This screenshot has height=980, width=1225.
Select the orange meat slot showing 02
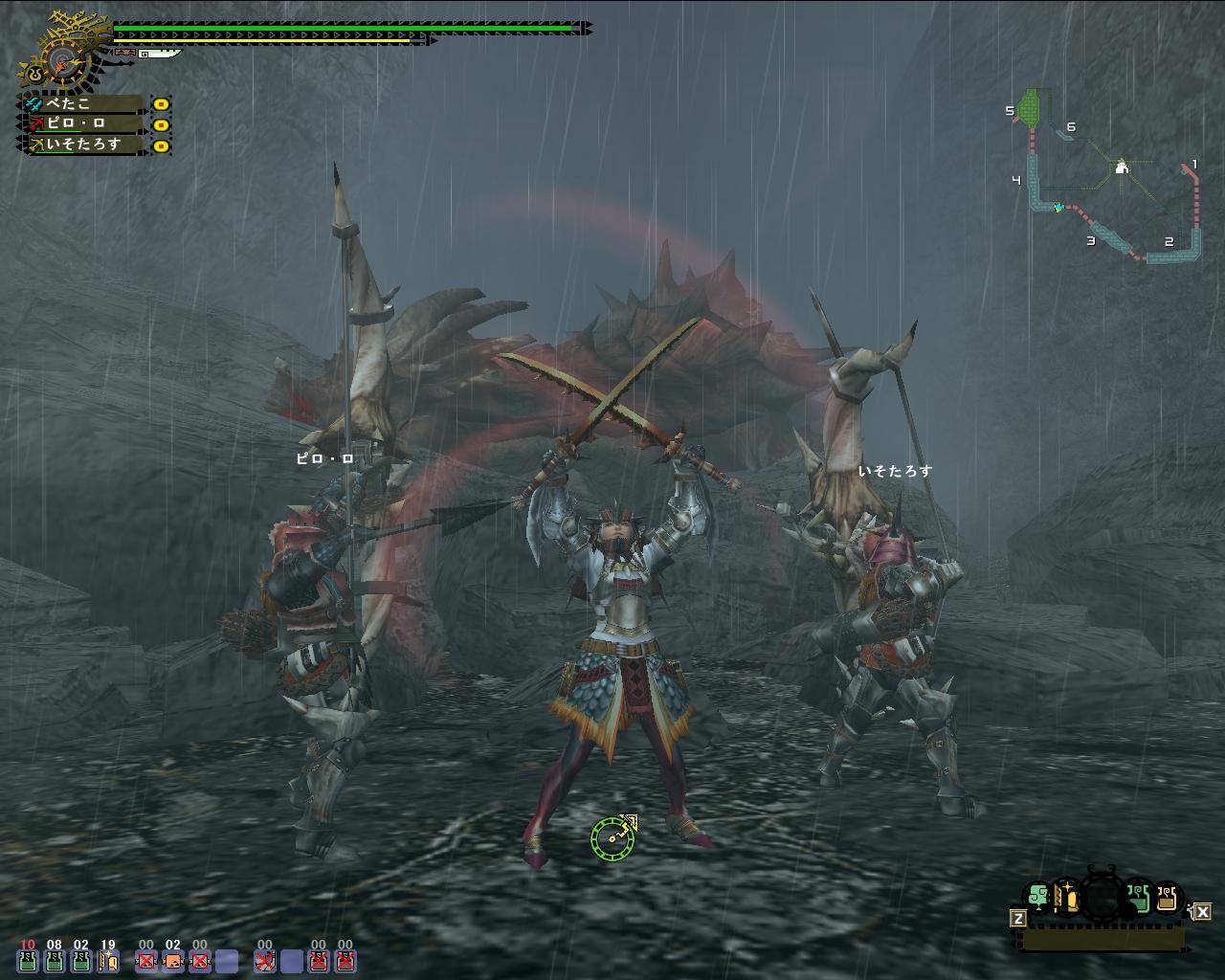(x=172, y=960)
